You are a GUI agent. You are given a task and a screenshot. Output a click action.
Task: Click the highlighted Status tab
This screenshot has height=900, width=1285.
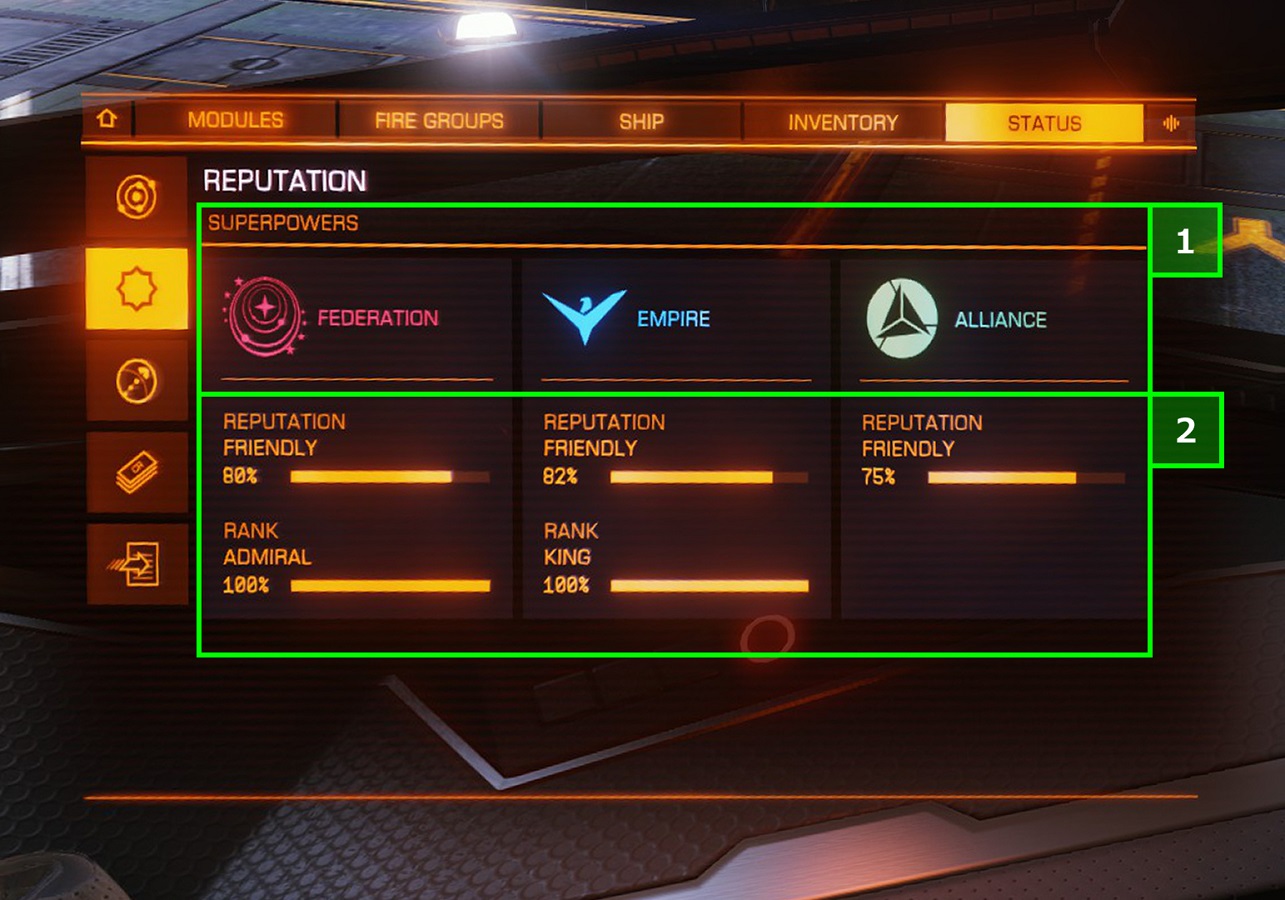[1044, 124]
